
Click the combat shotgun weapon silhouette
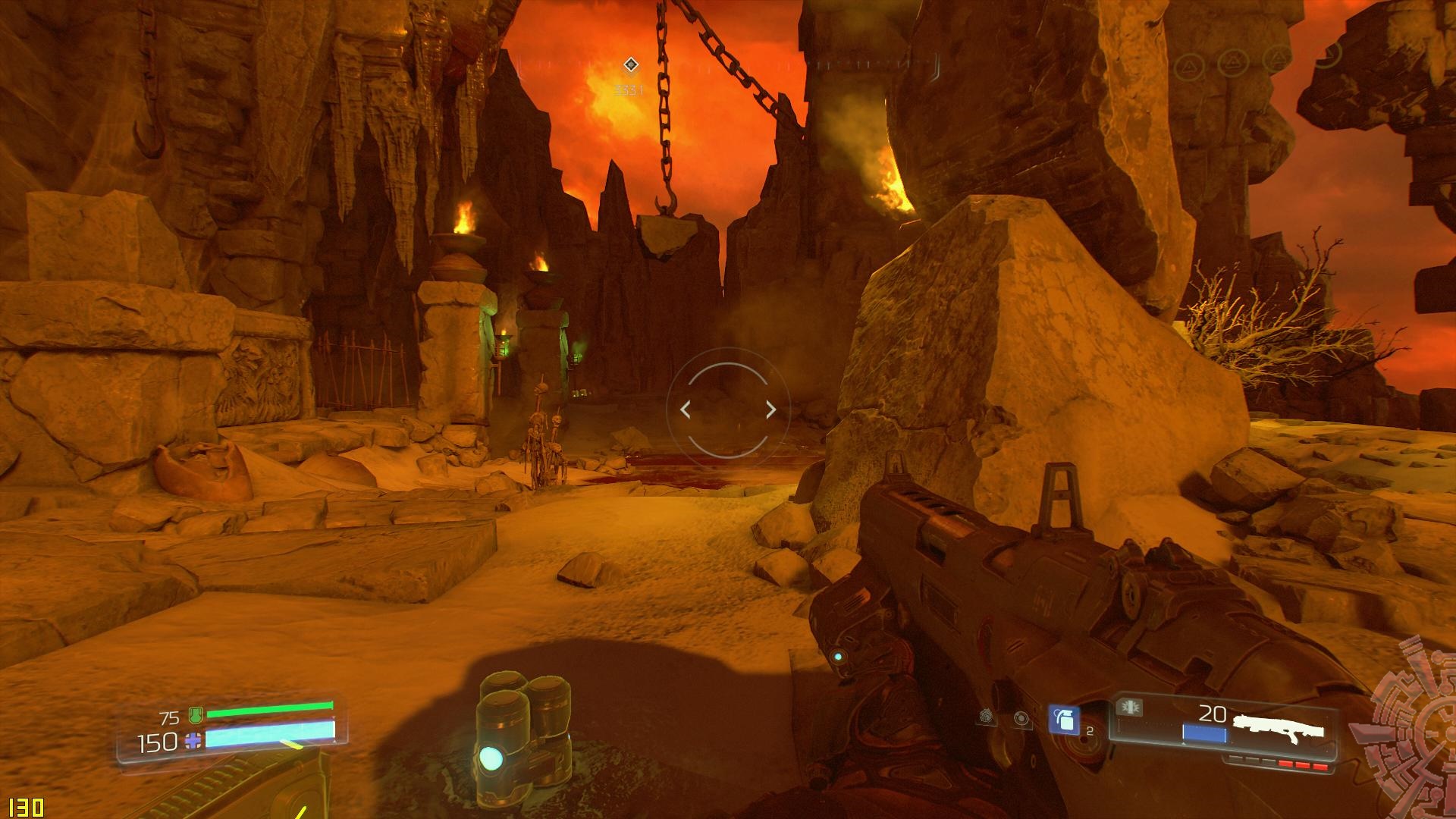point(1279,726)
